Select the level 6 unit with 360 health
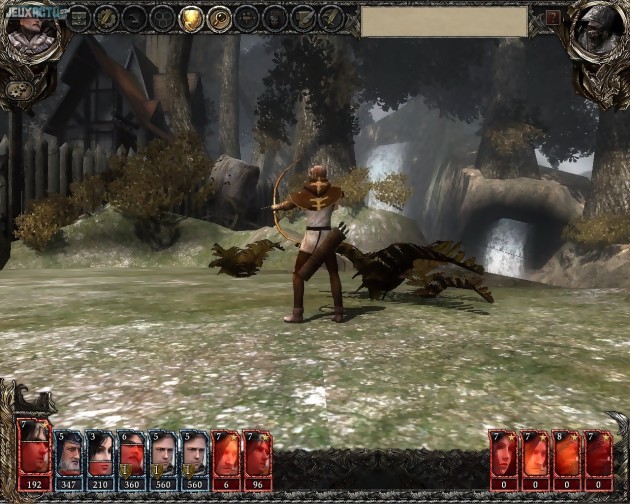 pos(132,455)
